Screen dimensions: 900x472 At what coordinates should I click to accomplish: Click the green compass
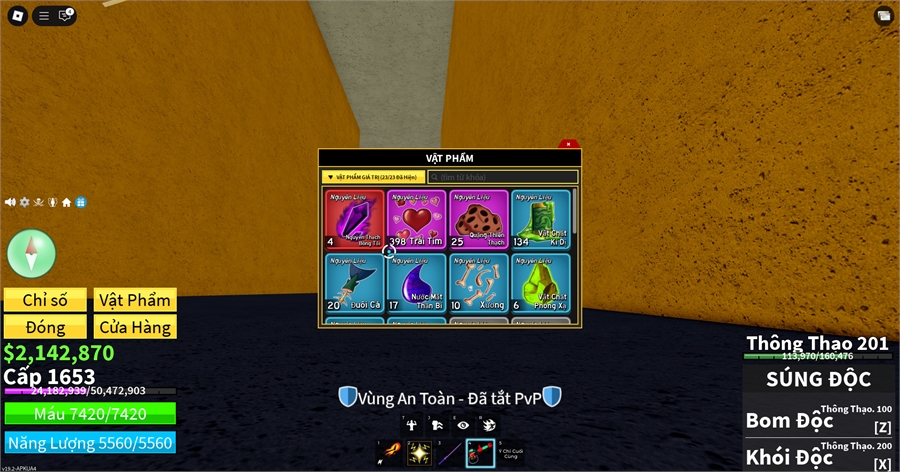pos(32,252)
